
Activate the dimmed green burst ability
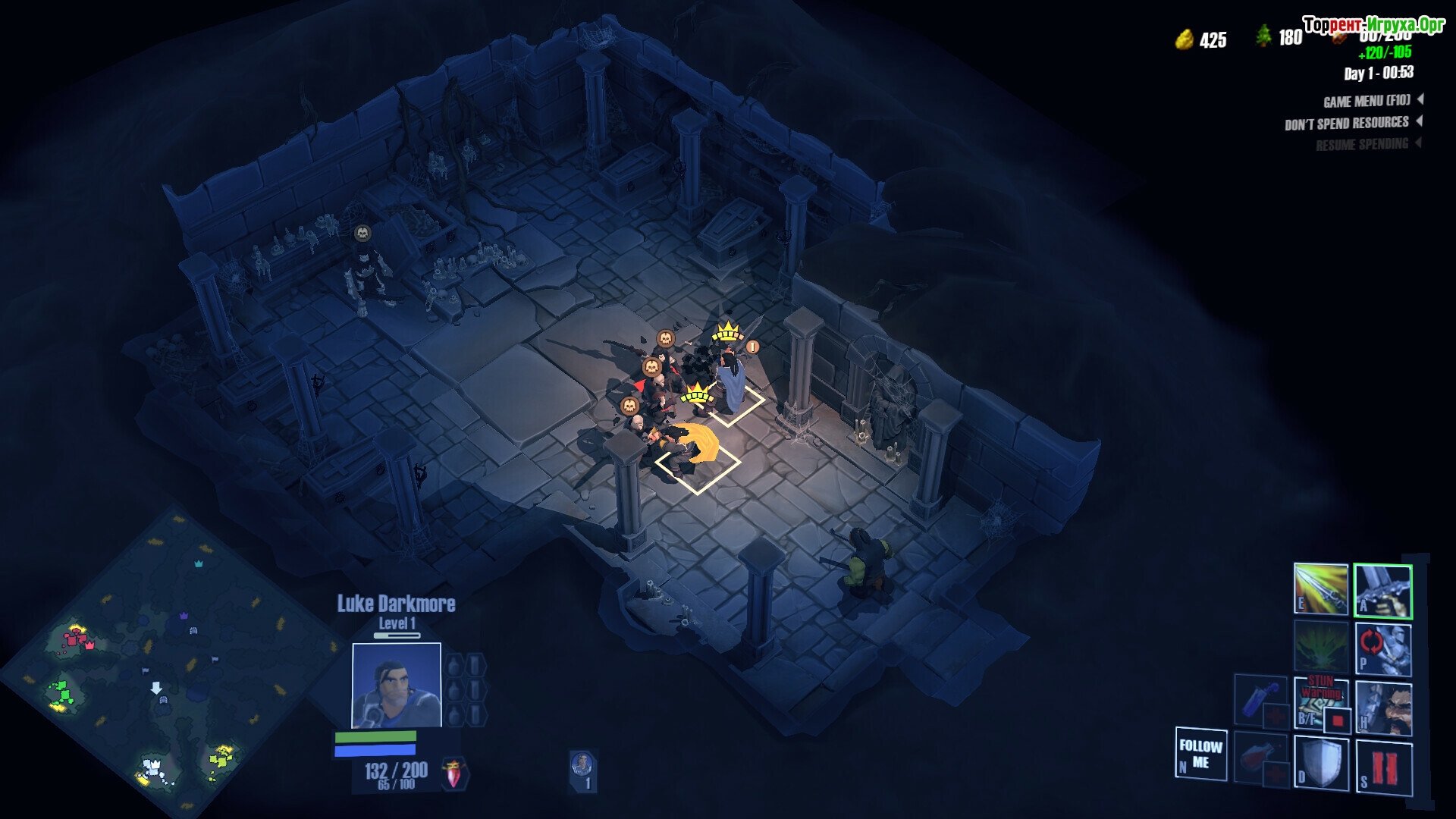(1320, 647)
